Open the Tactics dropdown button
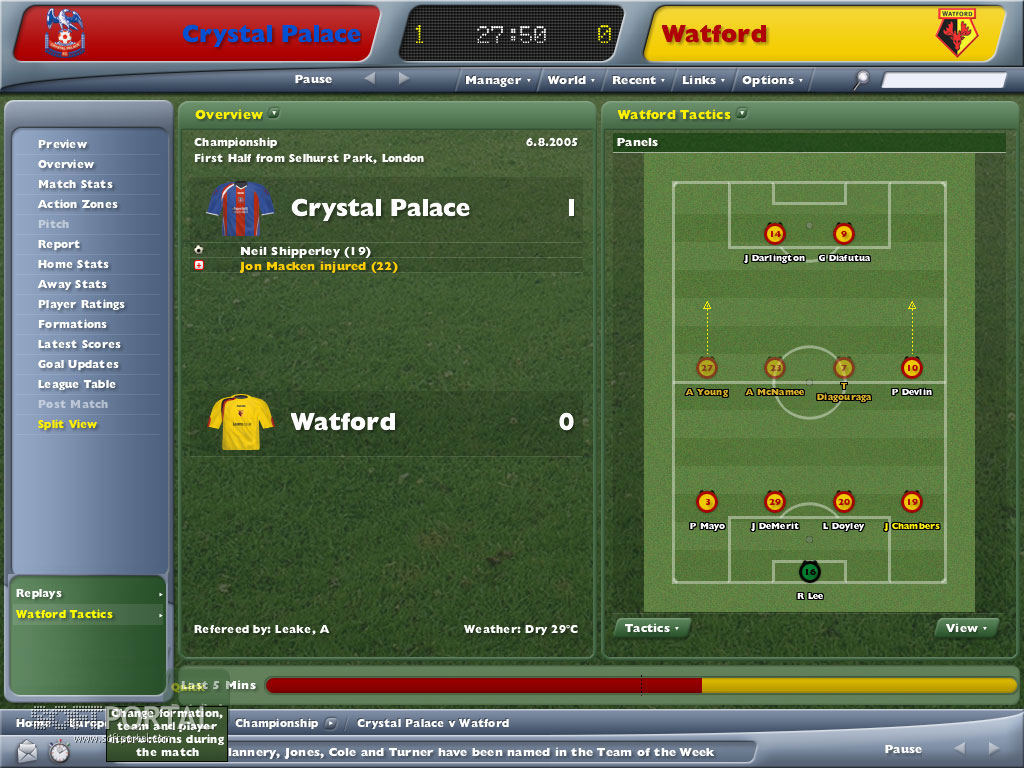 pos(652,628)
